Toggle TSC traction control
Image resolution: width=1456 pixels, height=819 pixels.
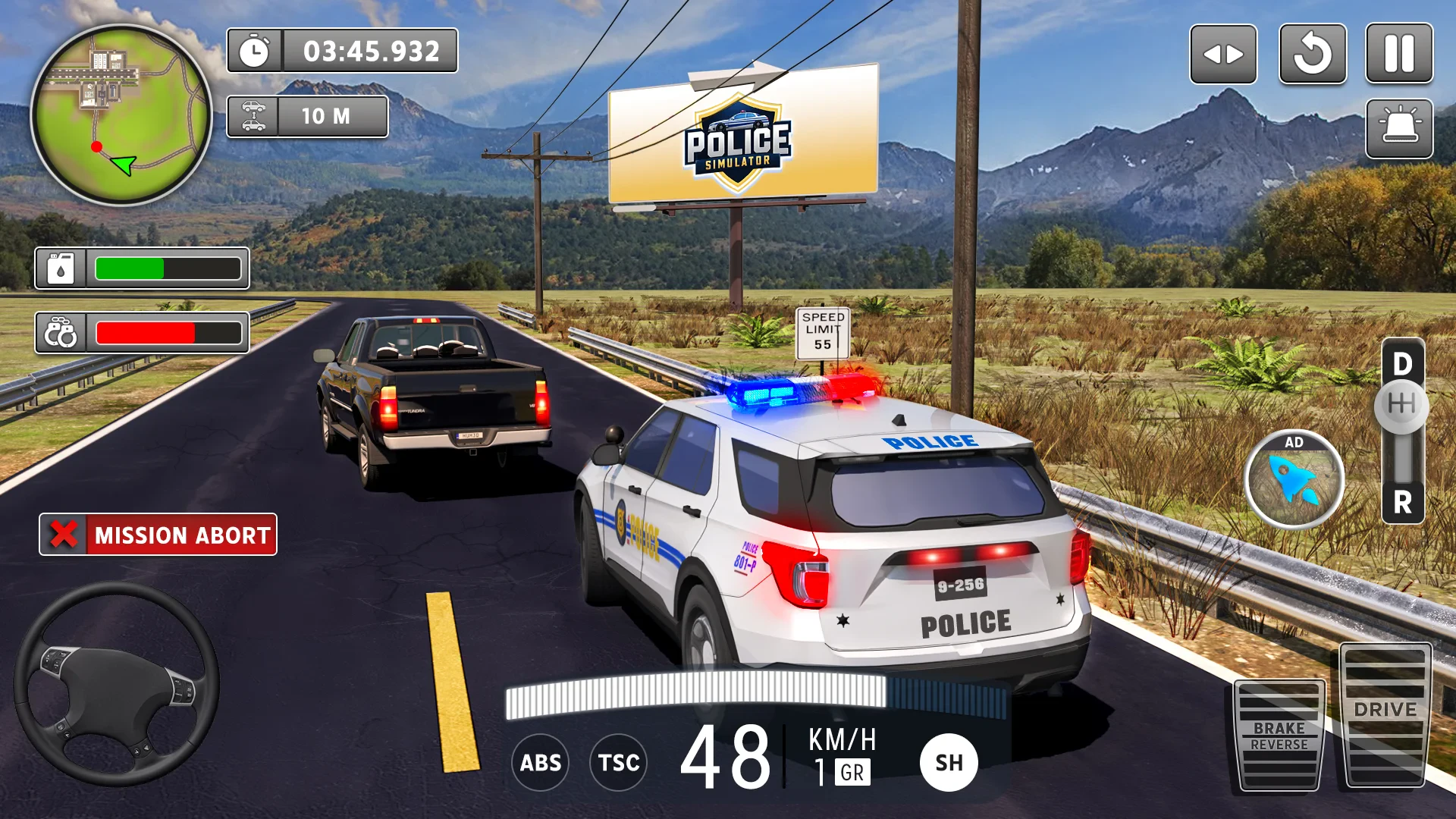[618, 762]
